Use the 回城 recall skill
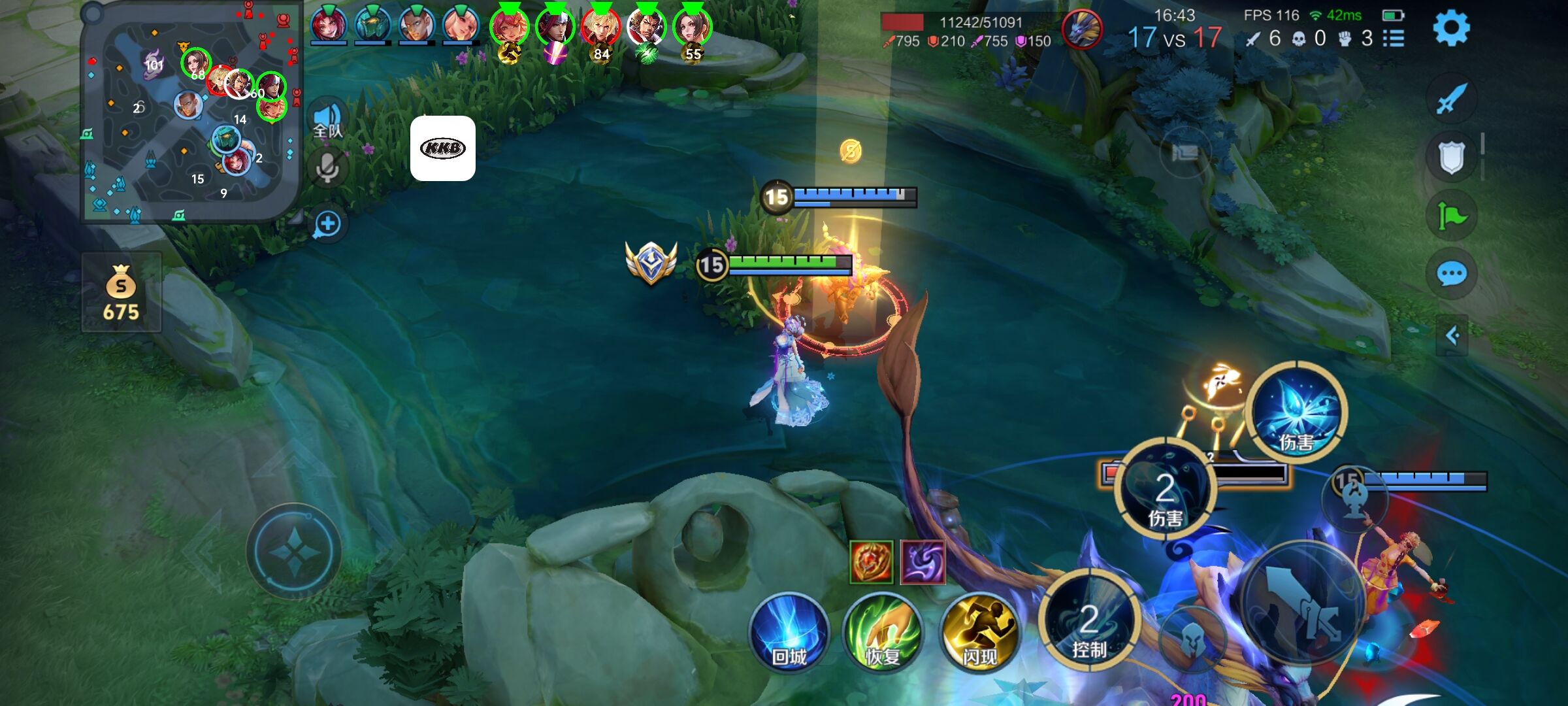Viewport: 1568px width, 706px height. coord(789,631)
